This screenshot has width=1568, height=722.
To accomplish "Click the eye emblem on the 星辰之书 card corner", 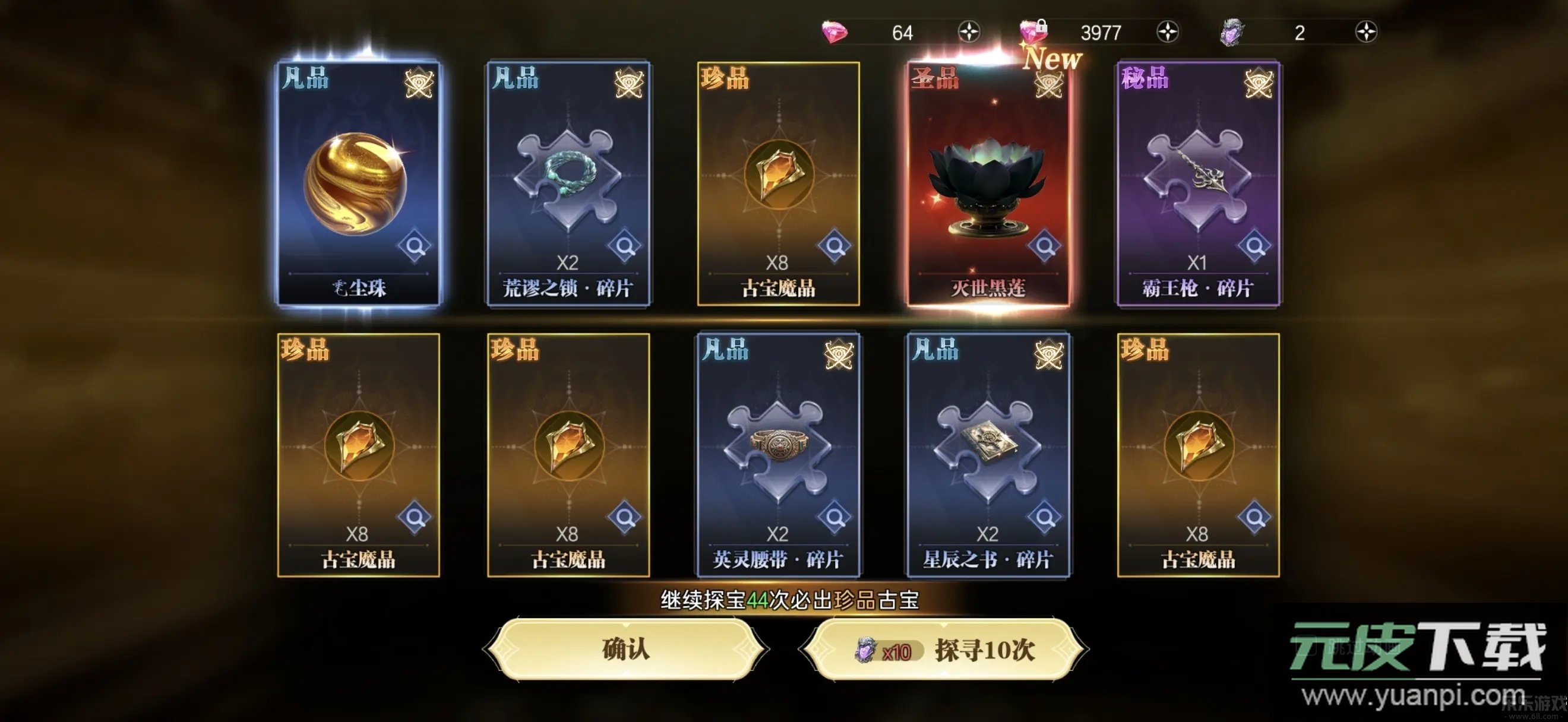I will pos(1048,353).
